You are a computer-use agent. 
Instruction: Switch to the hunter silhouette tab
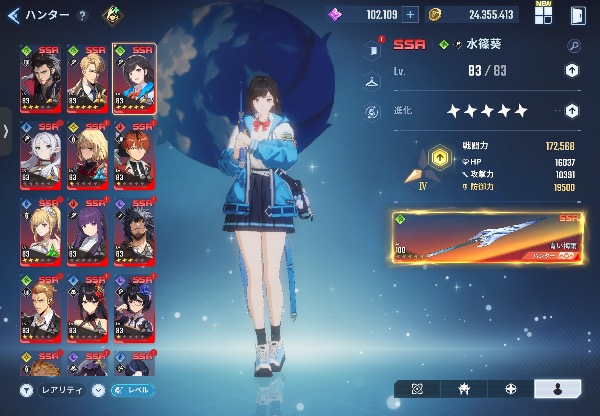[558, 389]
